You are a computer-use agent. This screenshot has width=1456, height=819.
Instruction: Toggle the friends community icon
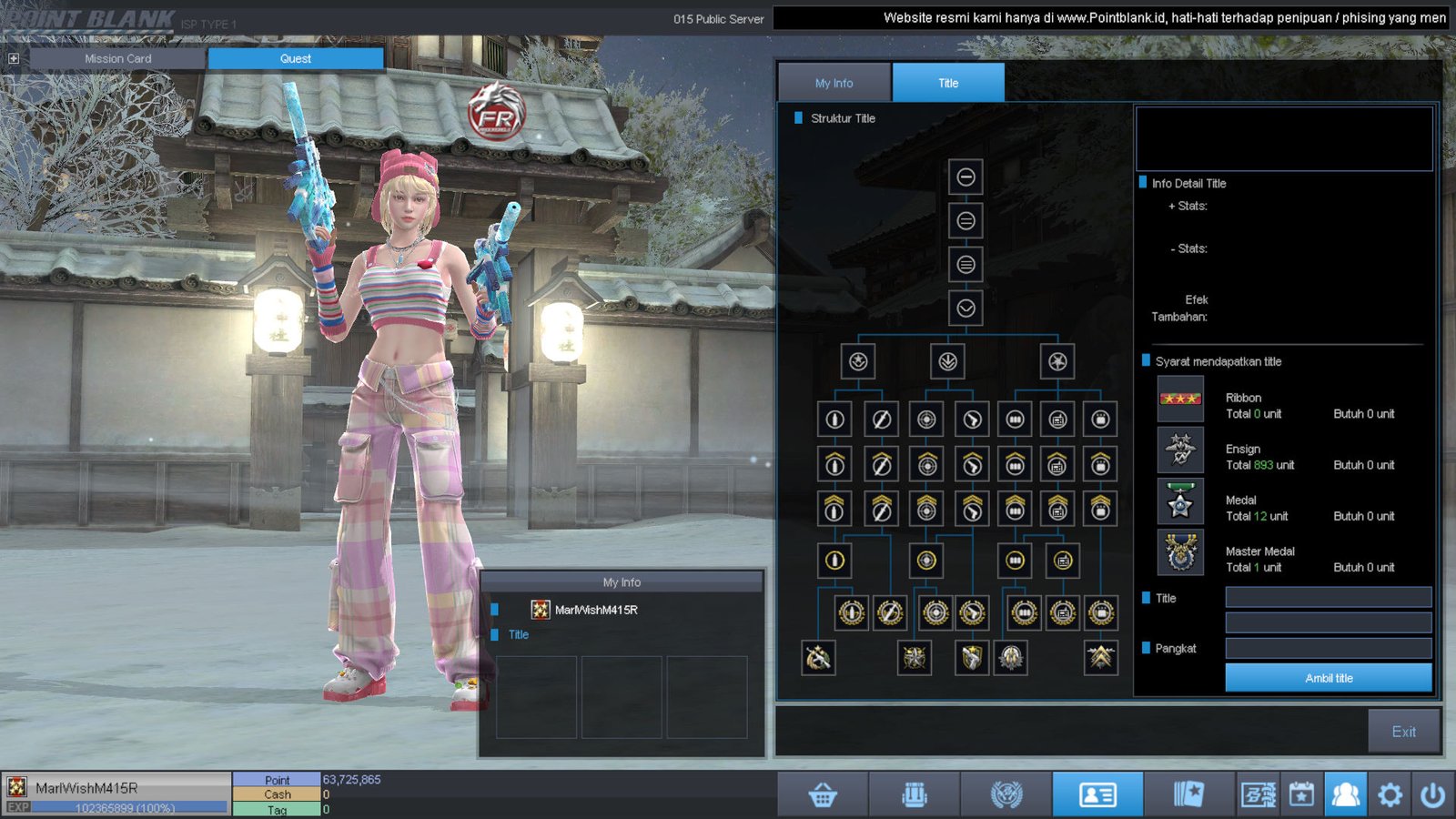tap(1345, 795)
